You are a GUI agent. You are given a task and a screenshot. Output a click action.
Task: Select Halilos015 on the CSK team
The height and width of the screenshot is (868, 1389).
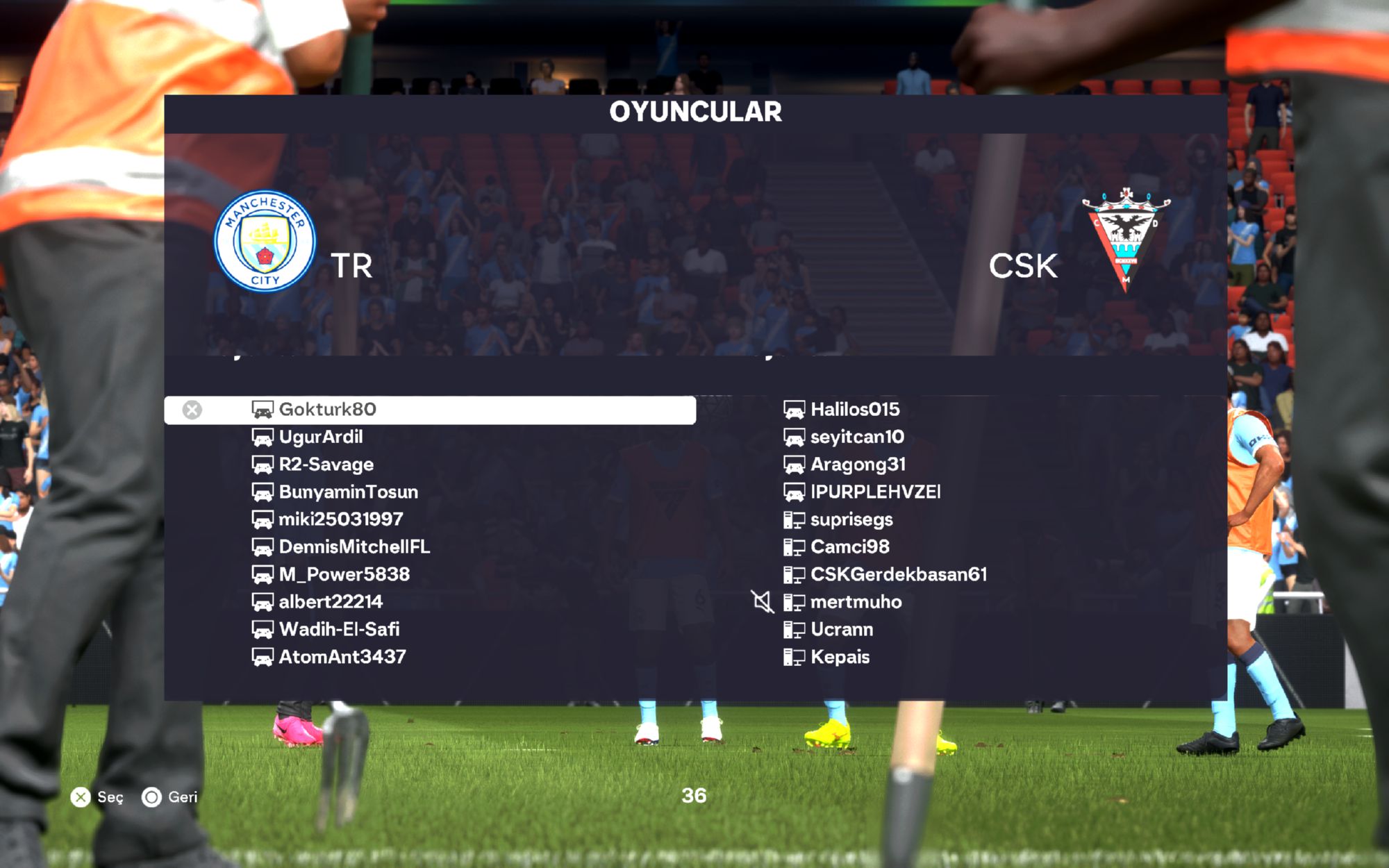click(854, 410)
